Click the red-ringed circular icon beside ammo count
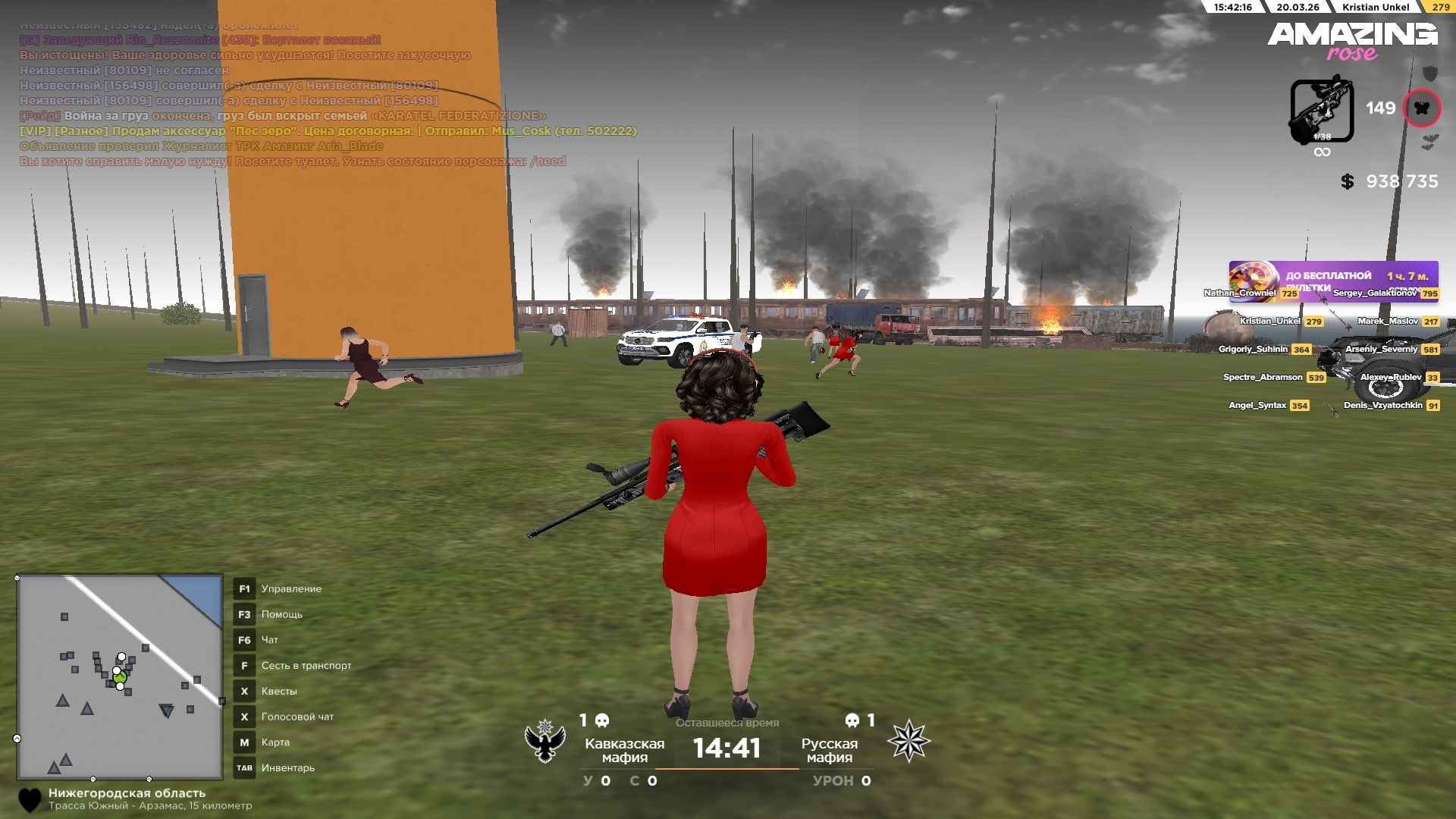1456x819 pixels. pos(1421,108)
